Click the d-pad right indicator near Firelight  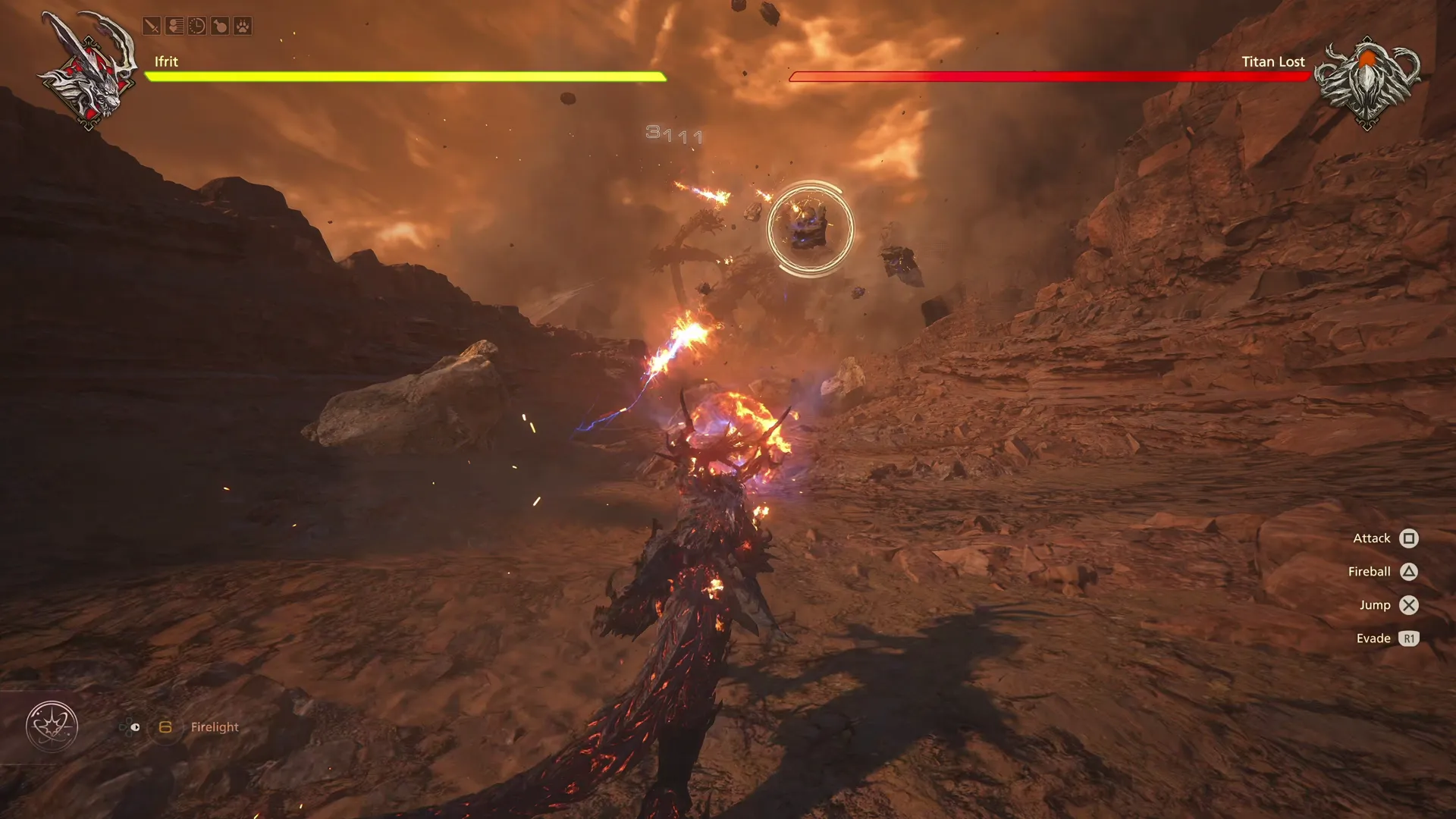point(135,727)
